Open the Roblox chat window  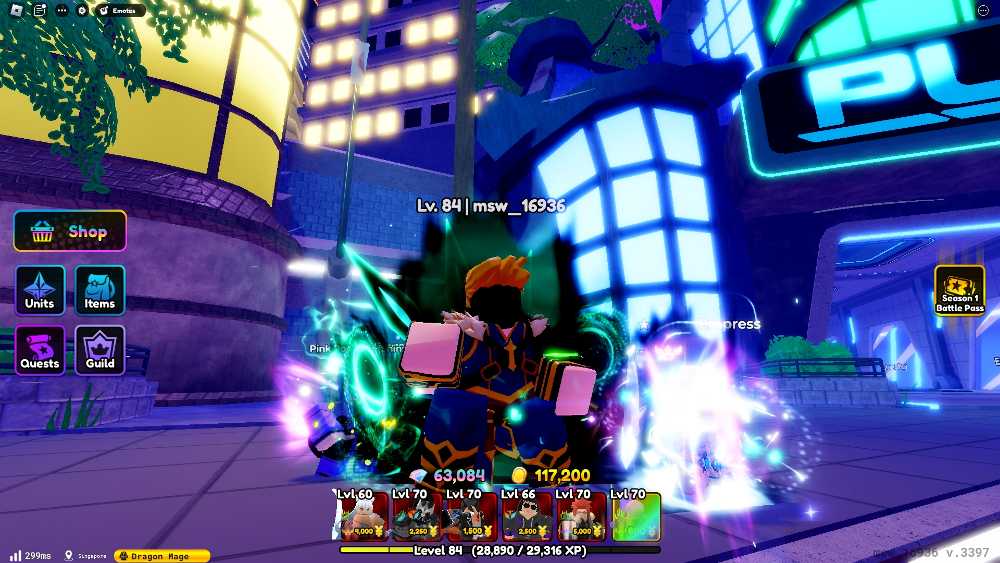[37, 10]
